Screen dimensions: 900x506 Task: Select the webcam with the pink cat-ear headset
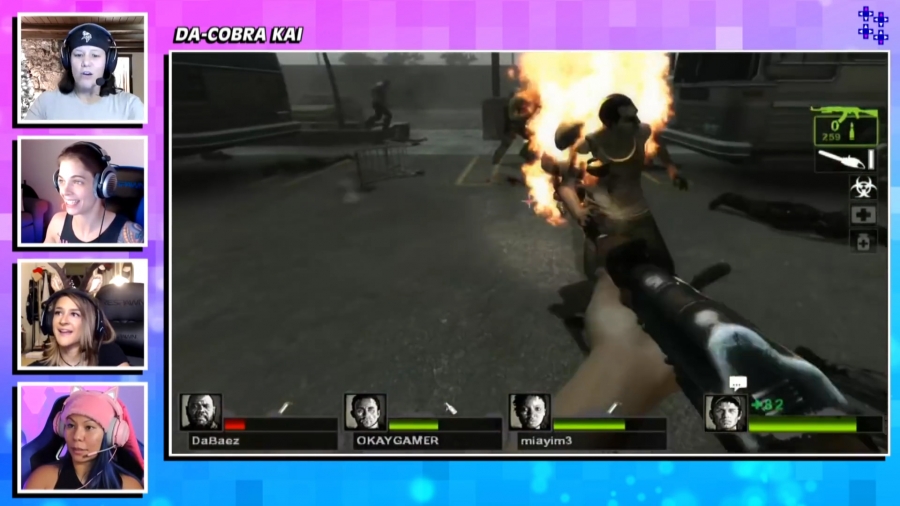pos(82,437)
